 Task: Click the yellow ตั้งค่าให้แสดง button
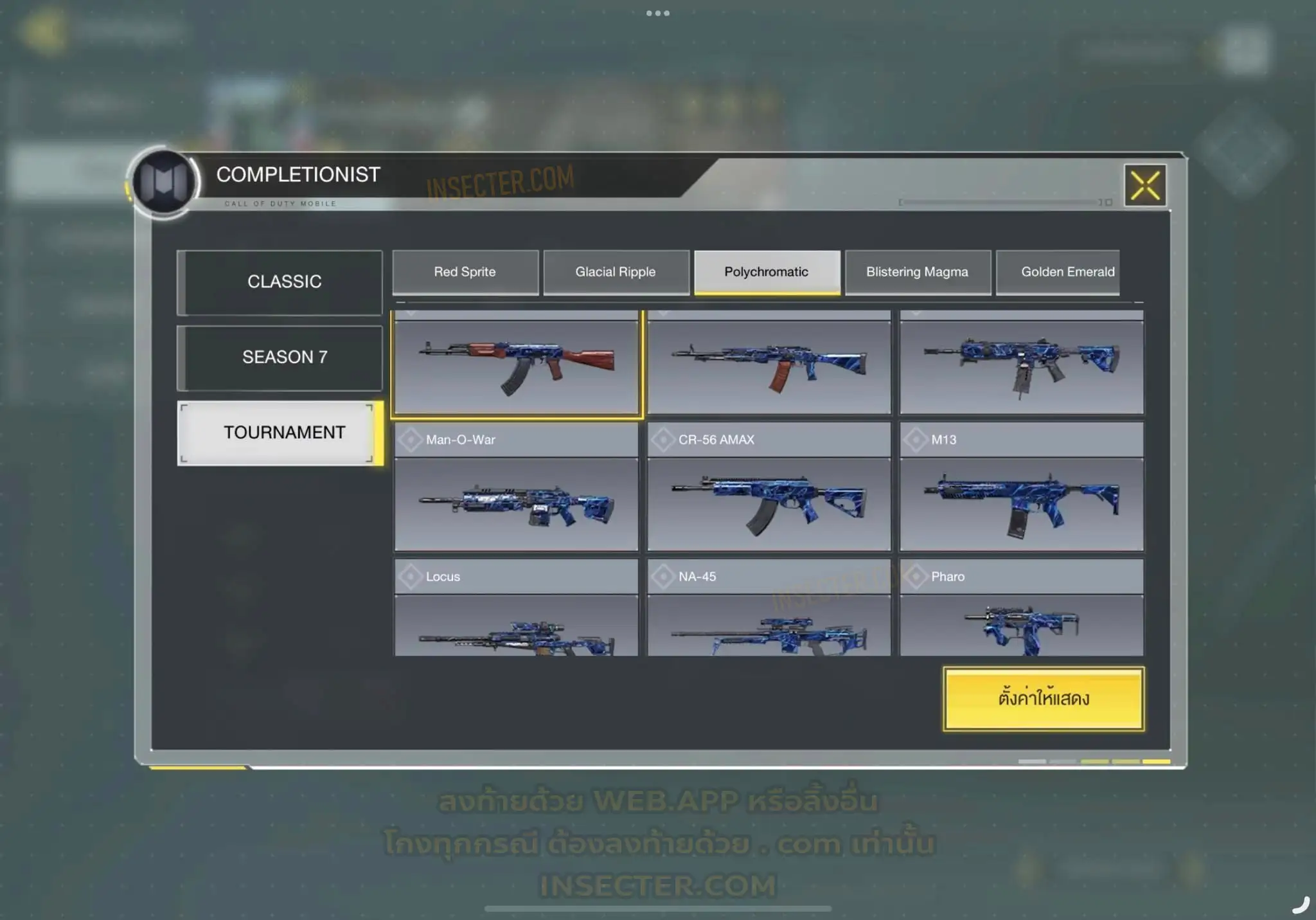1044,699
